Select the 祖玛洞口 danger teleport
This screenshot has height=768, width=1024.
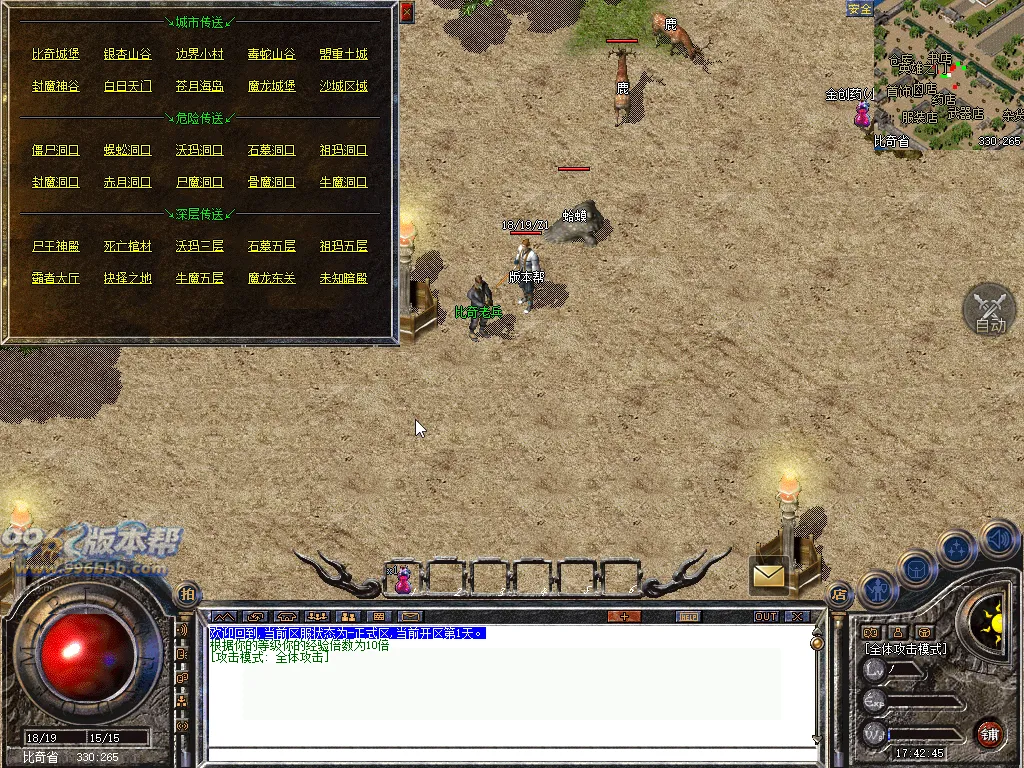coord(343,150)
